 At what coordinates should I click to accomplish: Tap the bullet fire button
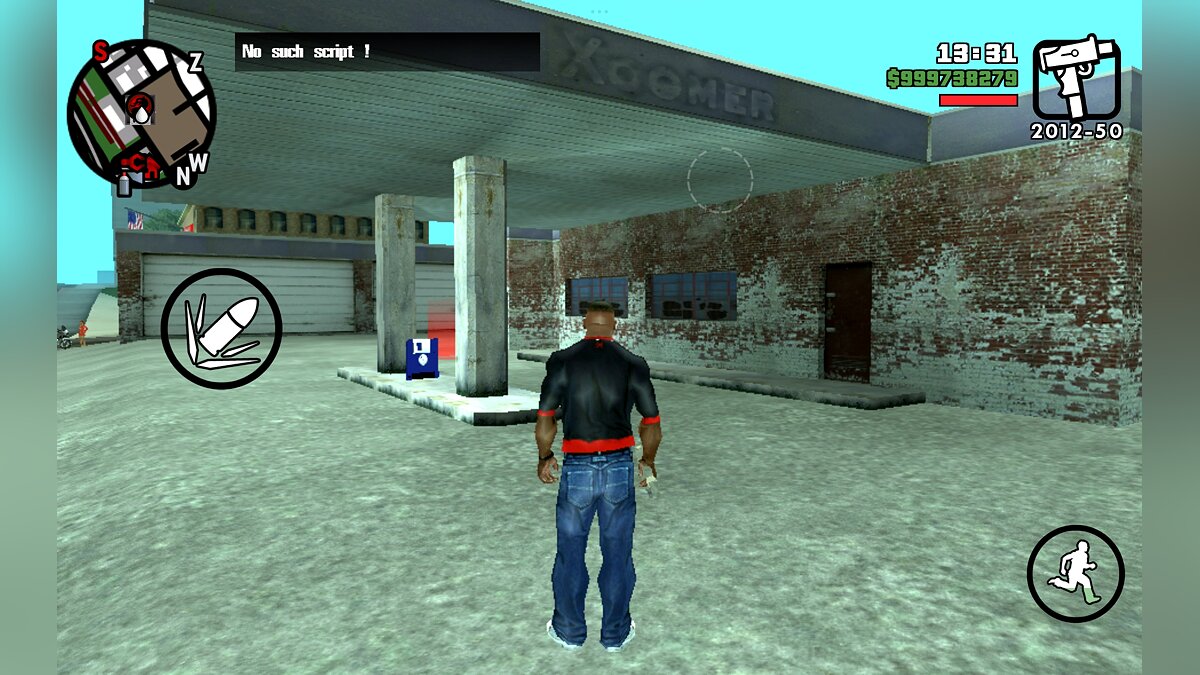click(x=221, y=328)
